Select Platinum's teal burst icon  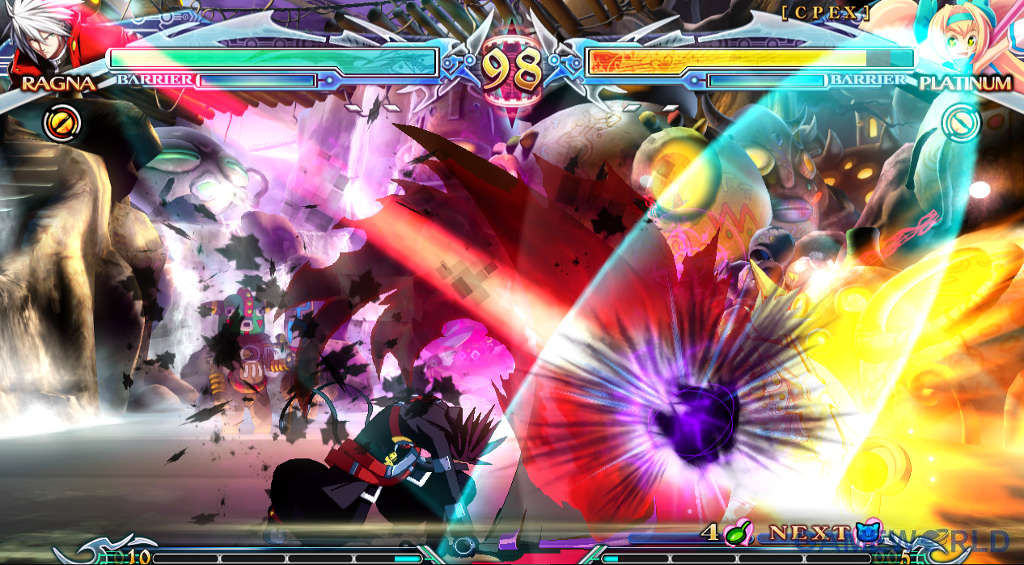(x=962, y=124)
